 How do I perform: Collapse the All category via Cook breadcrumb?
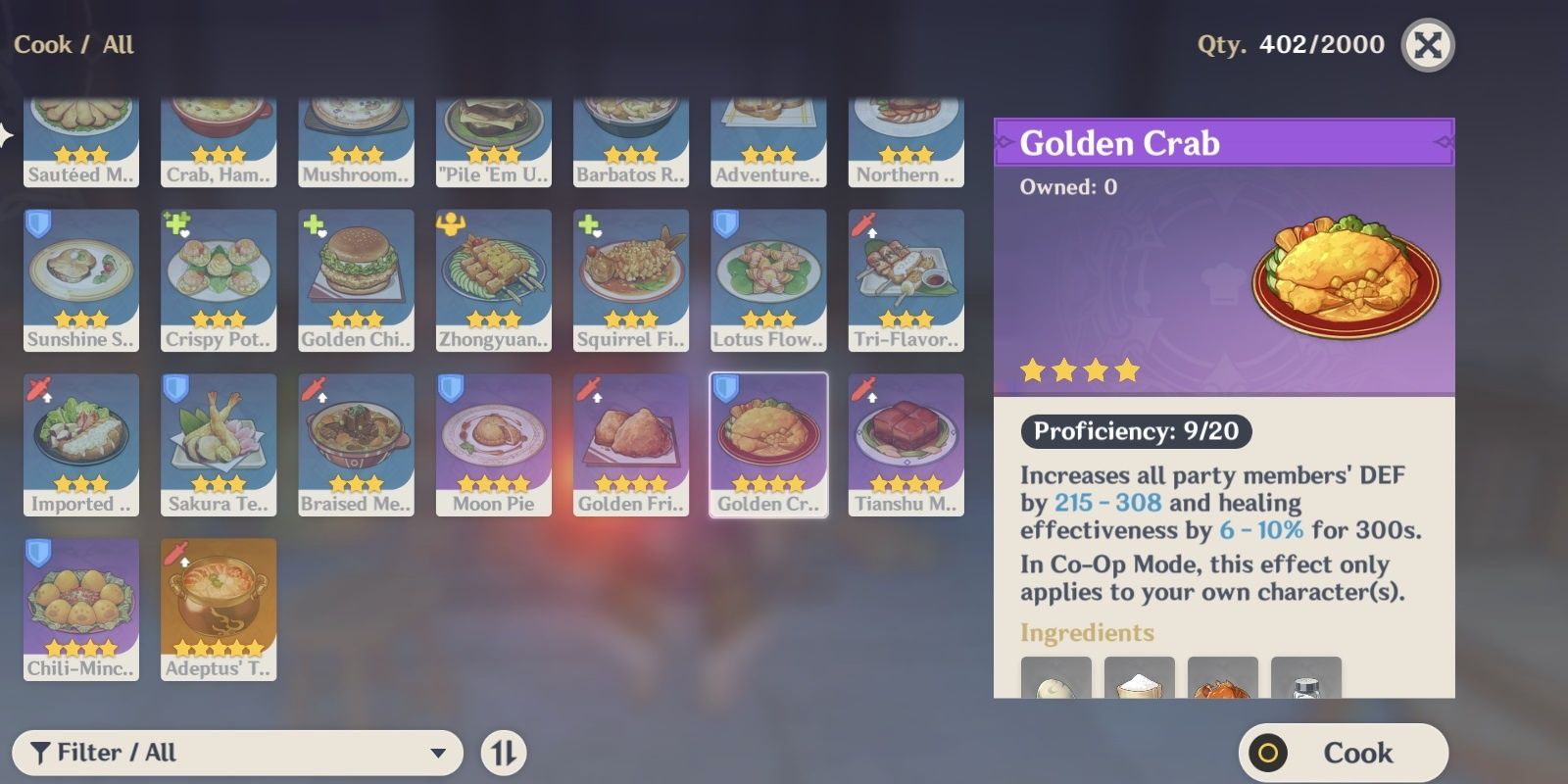tap(44, 44)
